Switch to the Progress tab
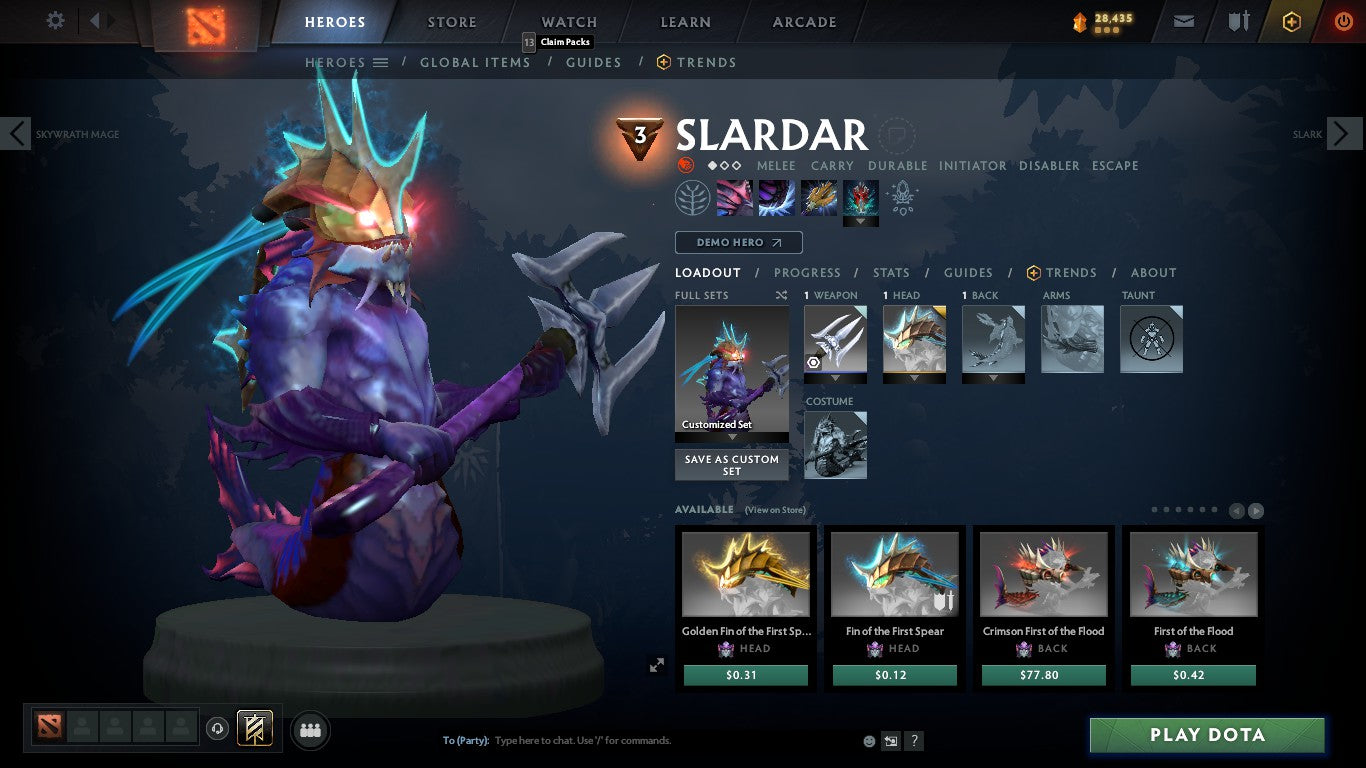 point(808,272)
